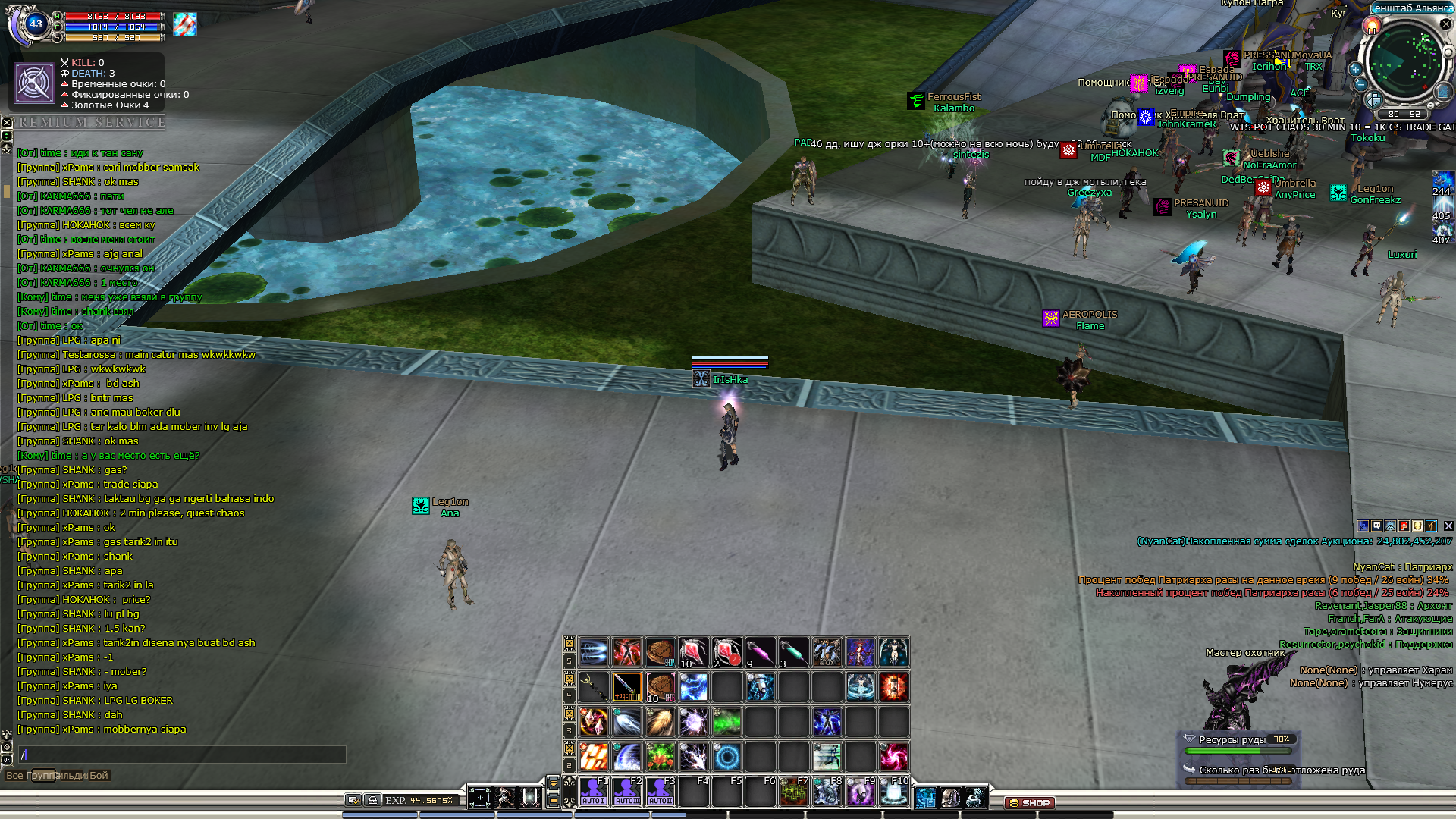1456x819 pixels.
Task: Close the system message panel with X
Action: tap(1448, 526)
